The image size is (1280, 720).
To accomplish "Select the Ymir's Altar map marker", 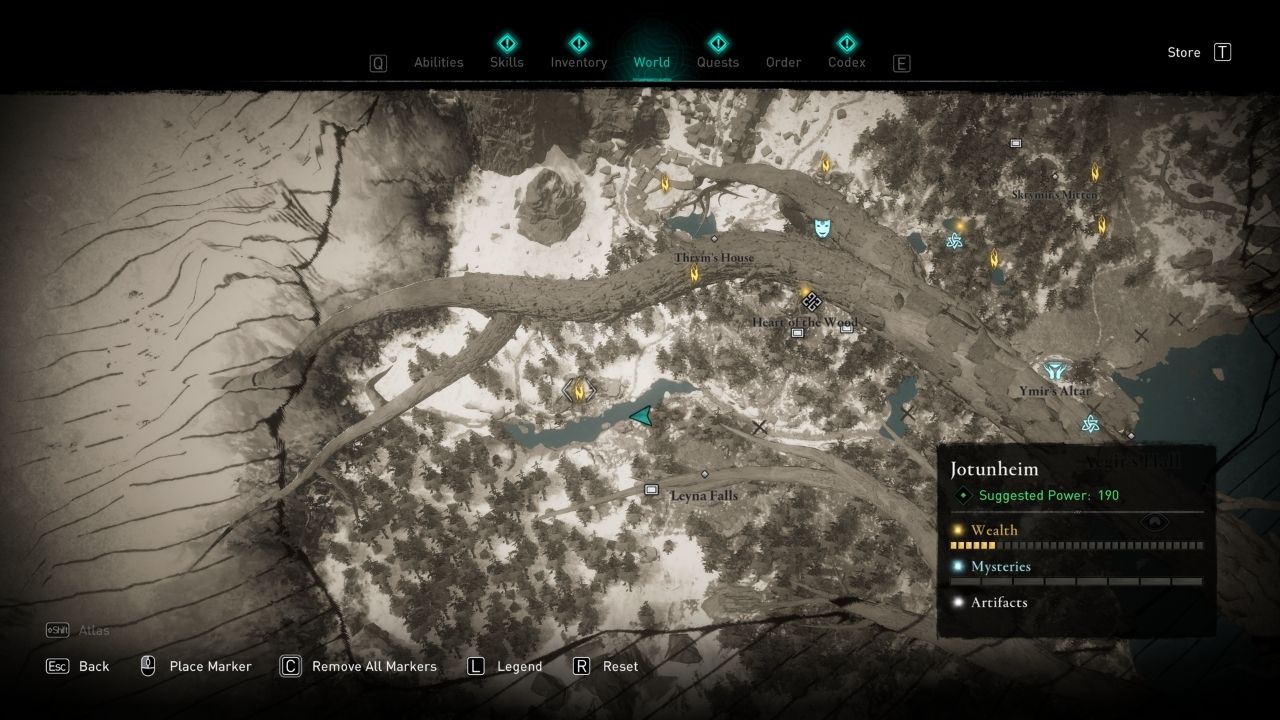I will tap(1053, 371).
